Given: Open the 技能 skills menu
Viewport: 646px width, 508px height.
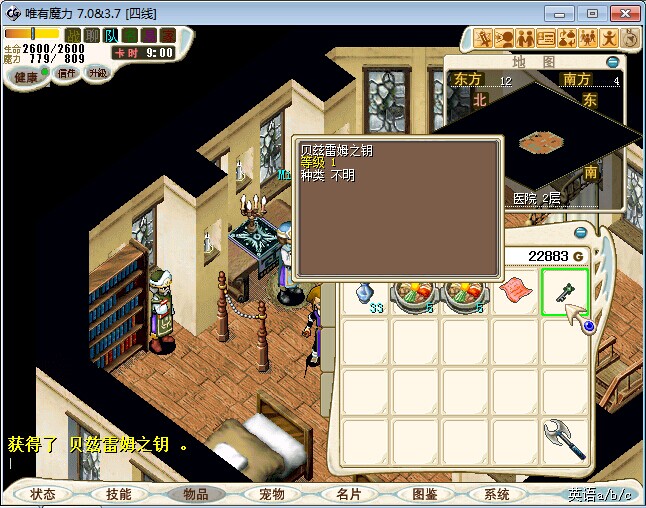Looking at the screenshot, I should [x=118, y=494].
